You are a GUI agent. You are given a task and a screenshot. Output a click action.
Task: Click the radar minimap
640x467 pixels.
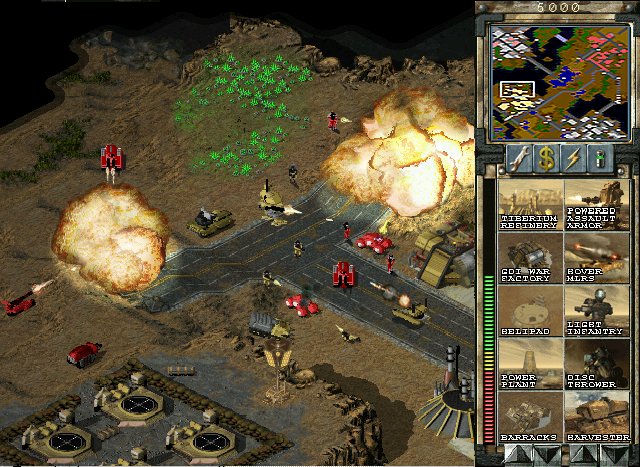[x=556, y=78]
